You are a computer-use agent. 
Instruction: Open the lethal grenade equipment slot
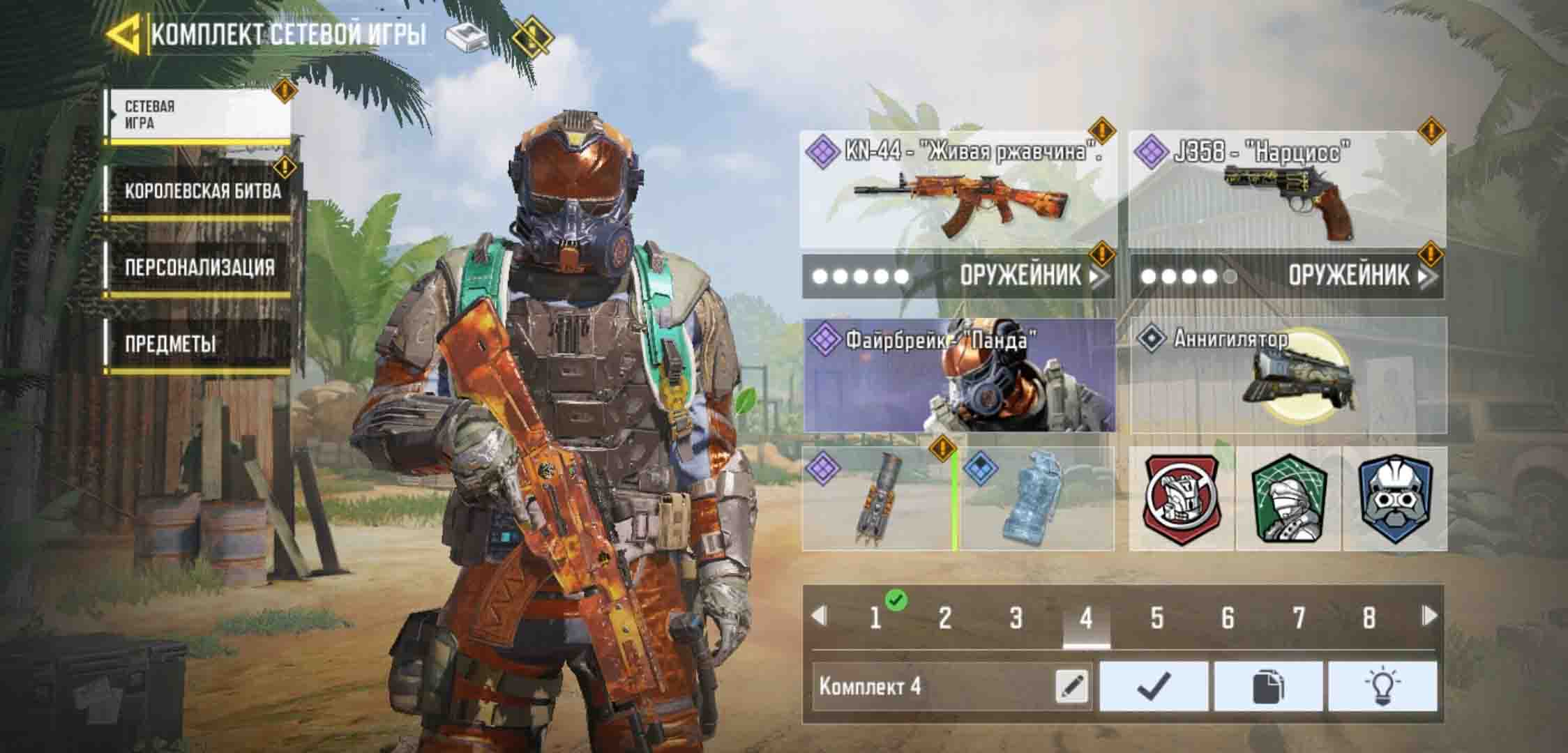(x=877, y=499)
